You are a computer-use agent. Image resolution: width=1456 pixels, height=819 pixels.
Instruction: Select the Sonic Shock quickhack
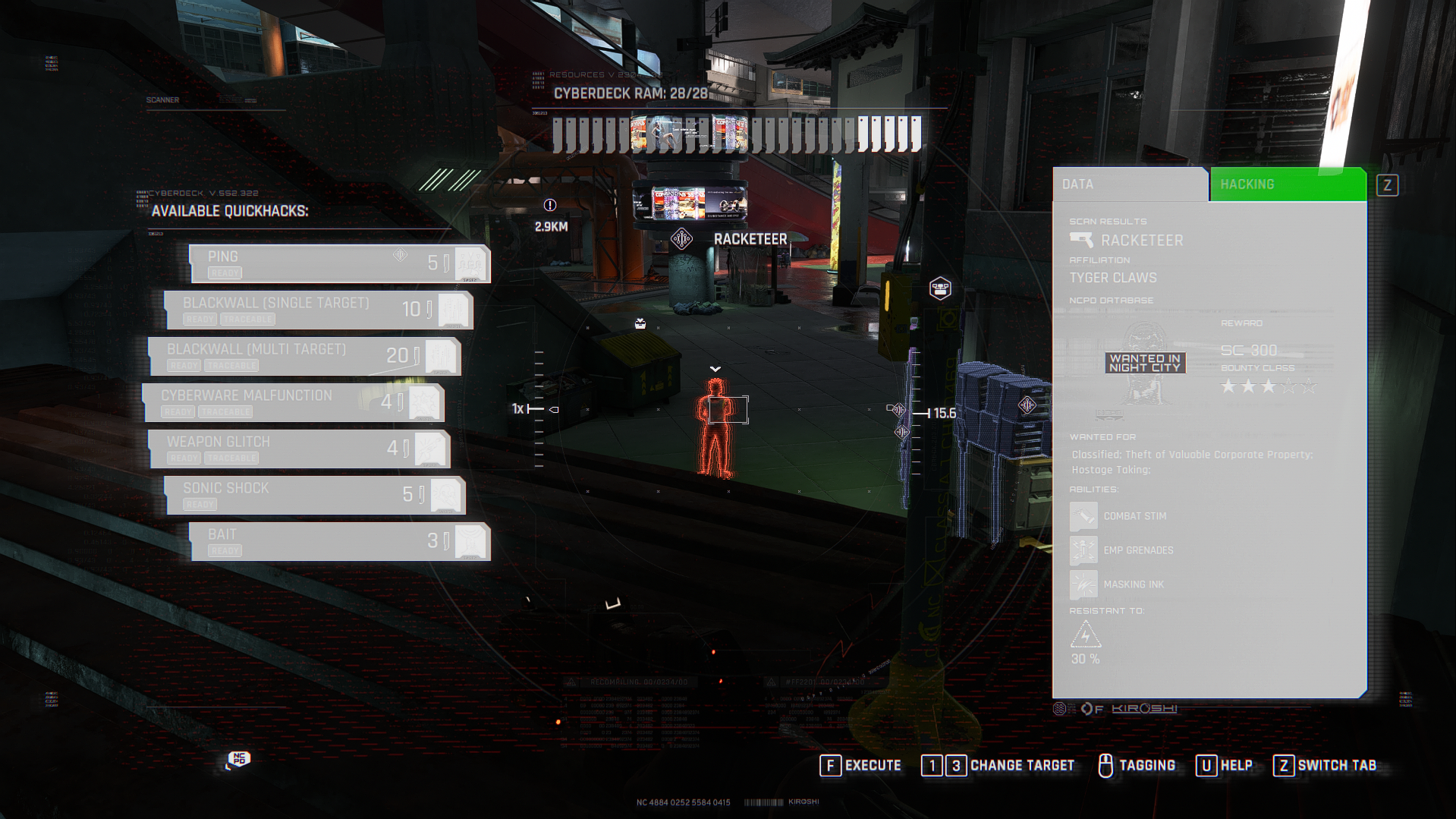tap(314, 495)
